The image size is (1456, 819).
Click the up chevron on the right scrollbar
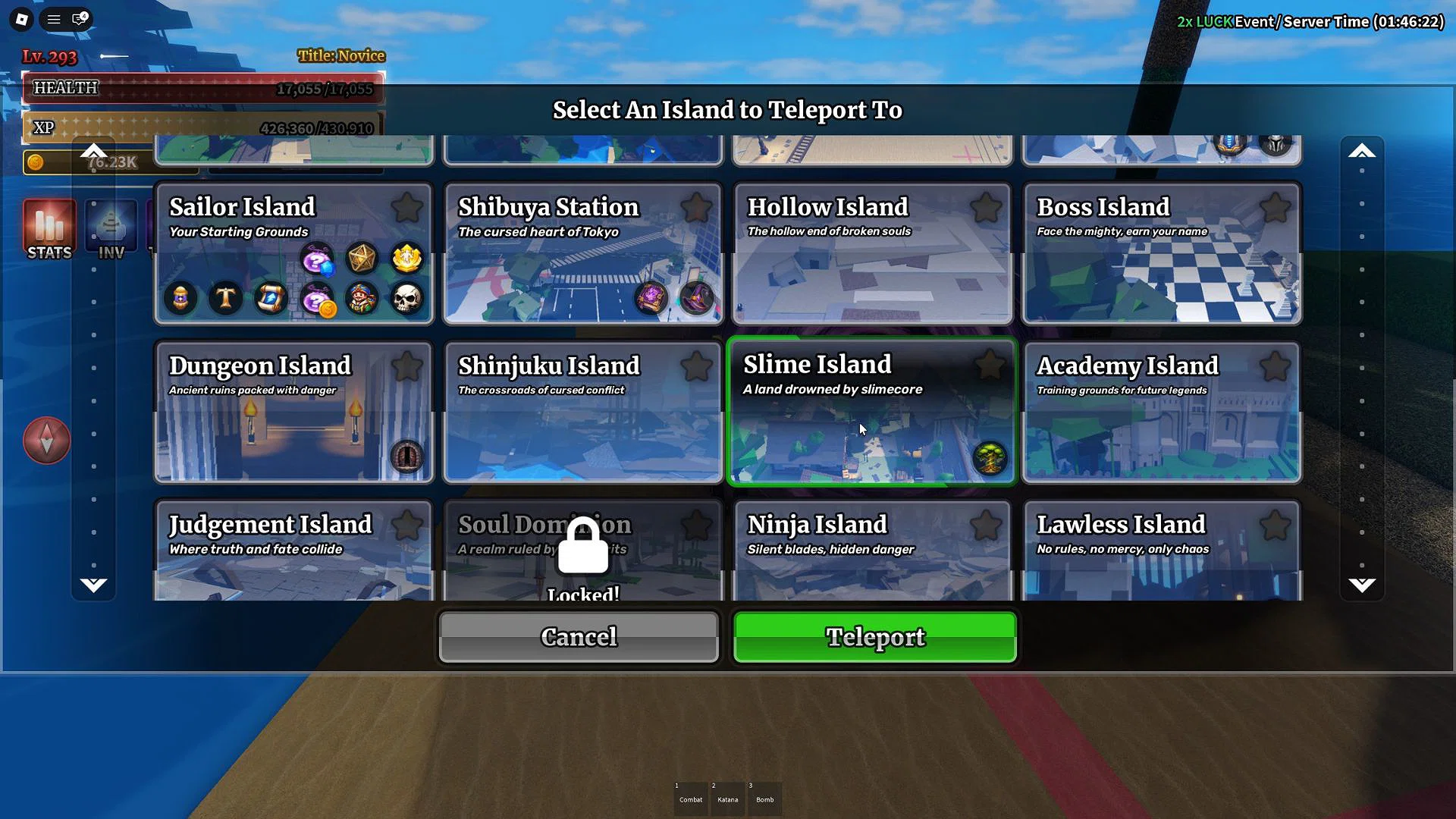click(x=1362, y=150)
